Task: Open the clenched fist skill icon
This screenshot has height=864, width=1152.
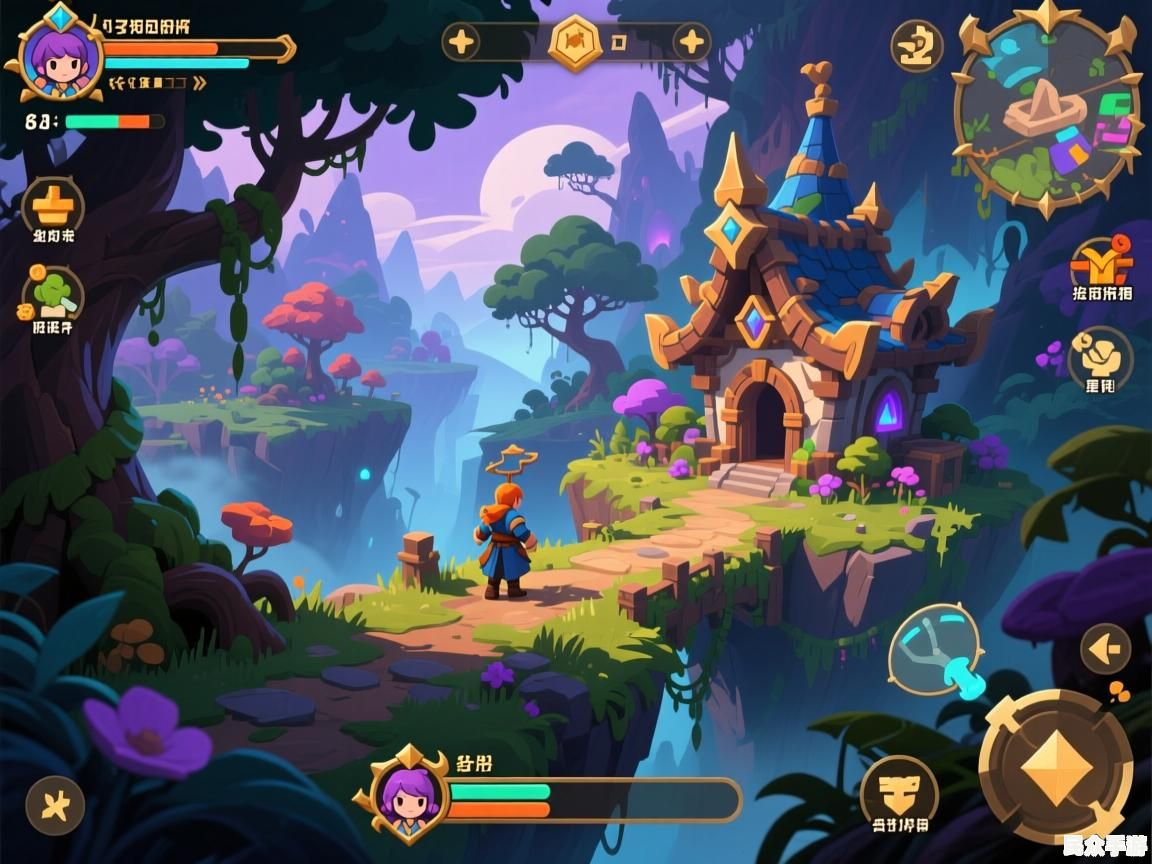Action: click(x=1100, y=356)
